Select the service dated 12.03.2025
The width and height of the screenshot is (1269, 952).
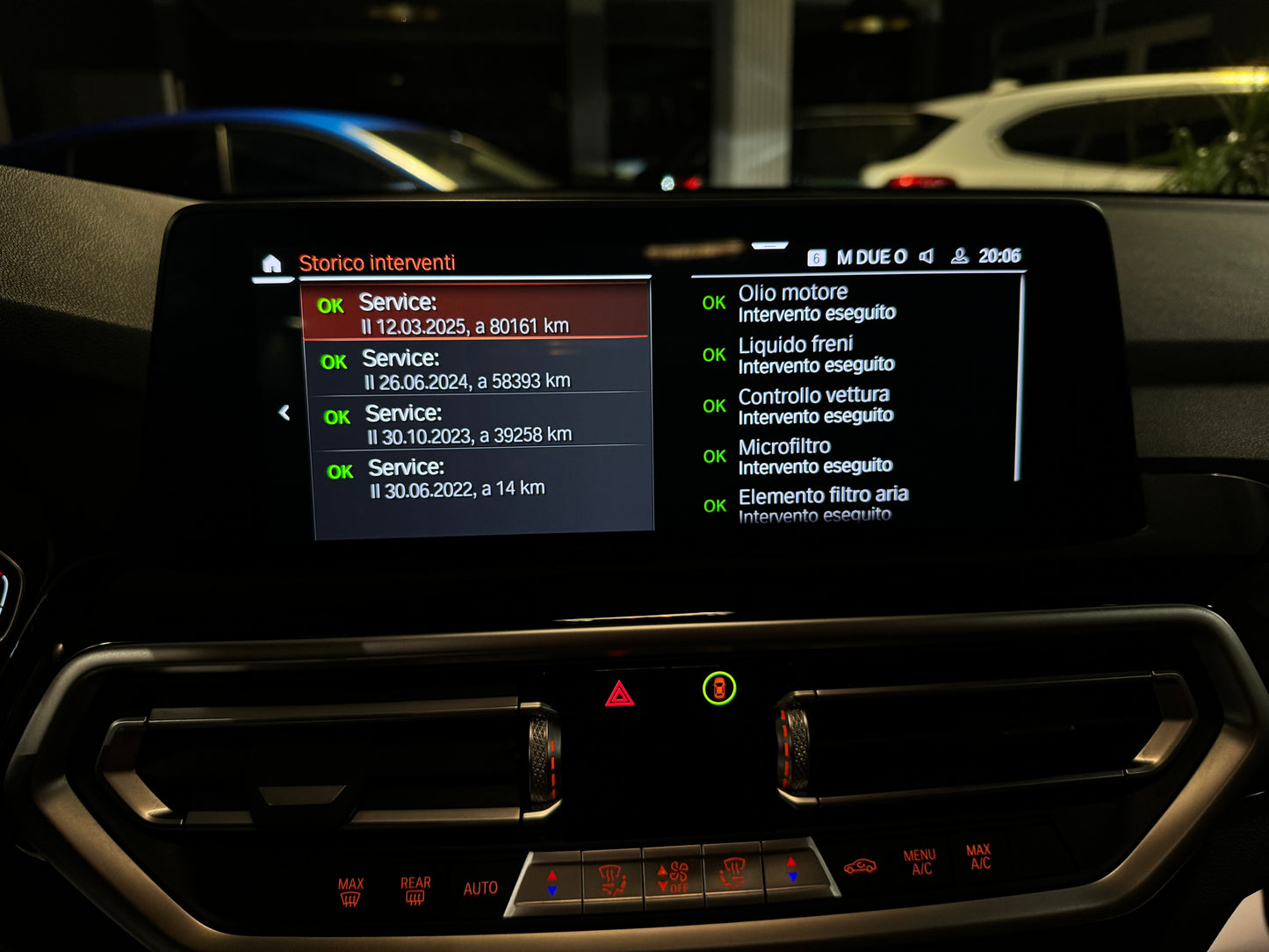pyautogui.click(x=475, y=313)
